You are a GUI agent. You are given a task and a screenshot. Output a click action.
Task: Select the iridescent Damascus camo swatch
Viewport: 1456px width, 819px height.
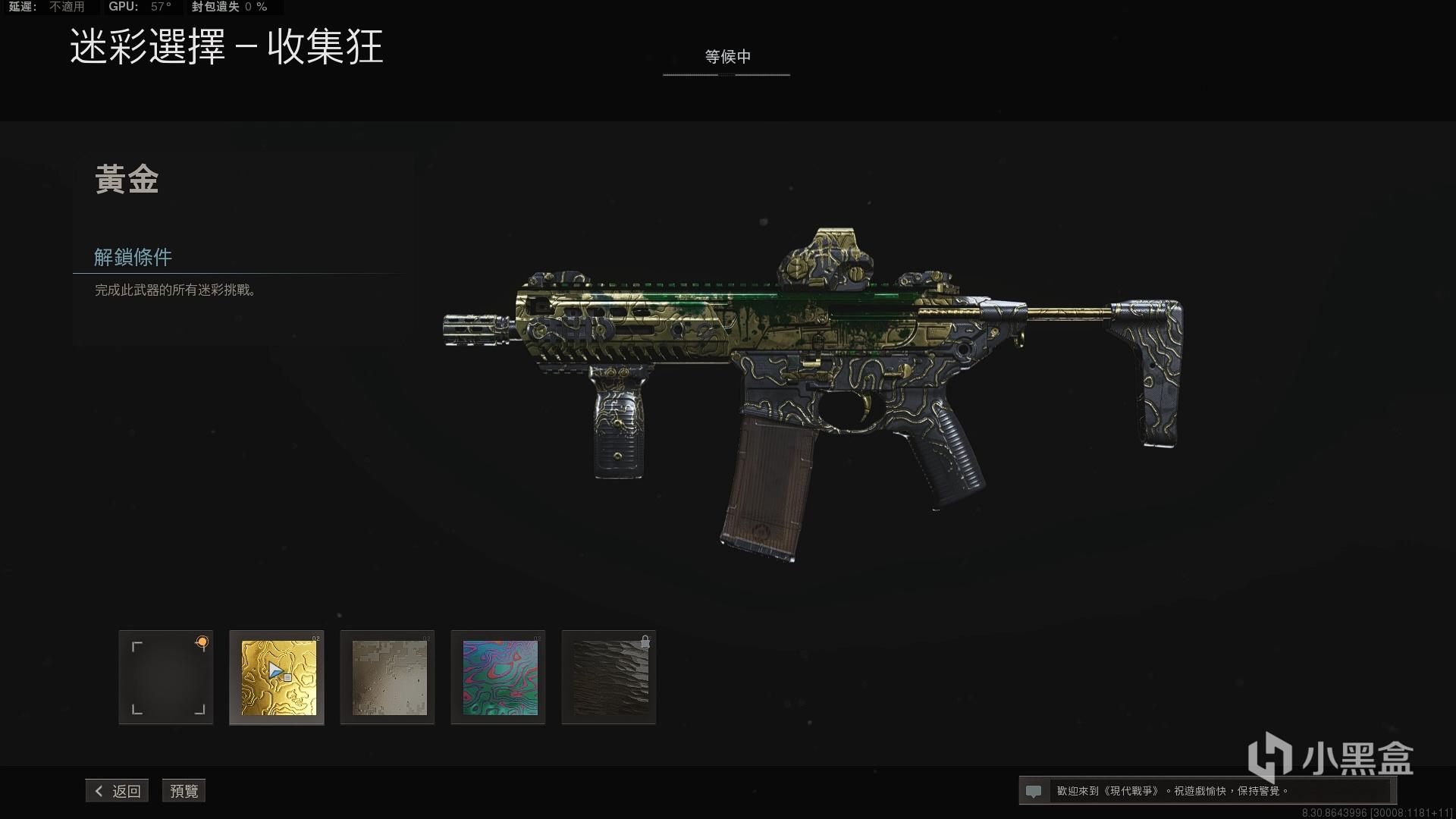[x=499, y=677]
